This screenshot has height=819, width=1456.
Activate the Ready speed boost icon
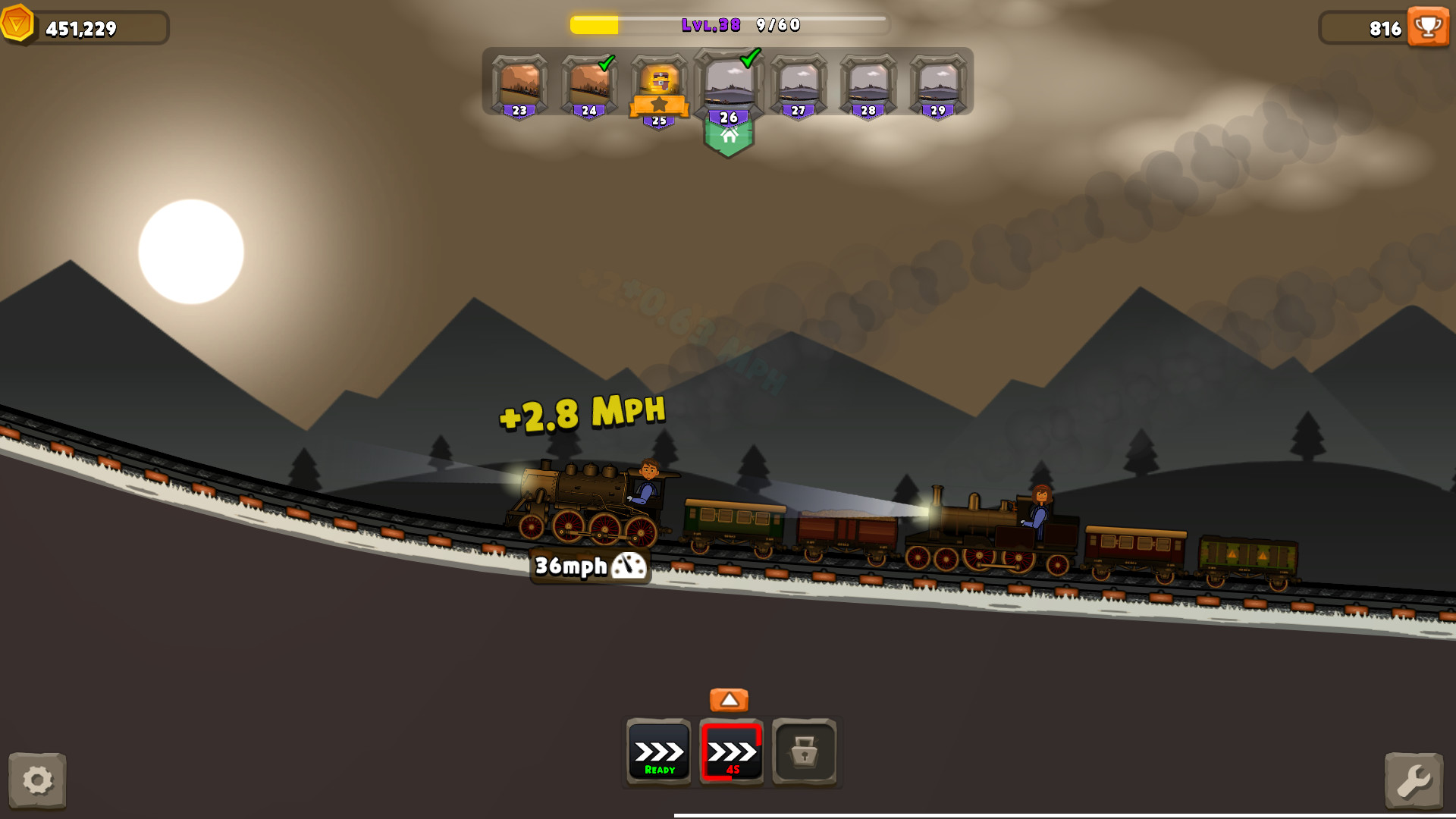pyautogui.click(x=657, y=752)
